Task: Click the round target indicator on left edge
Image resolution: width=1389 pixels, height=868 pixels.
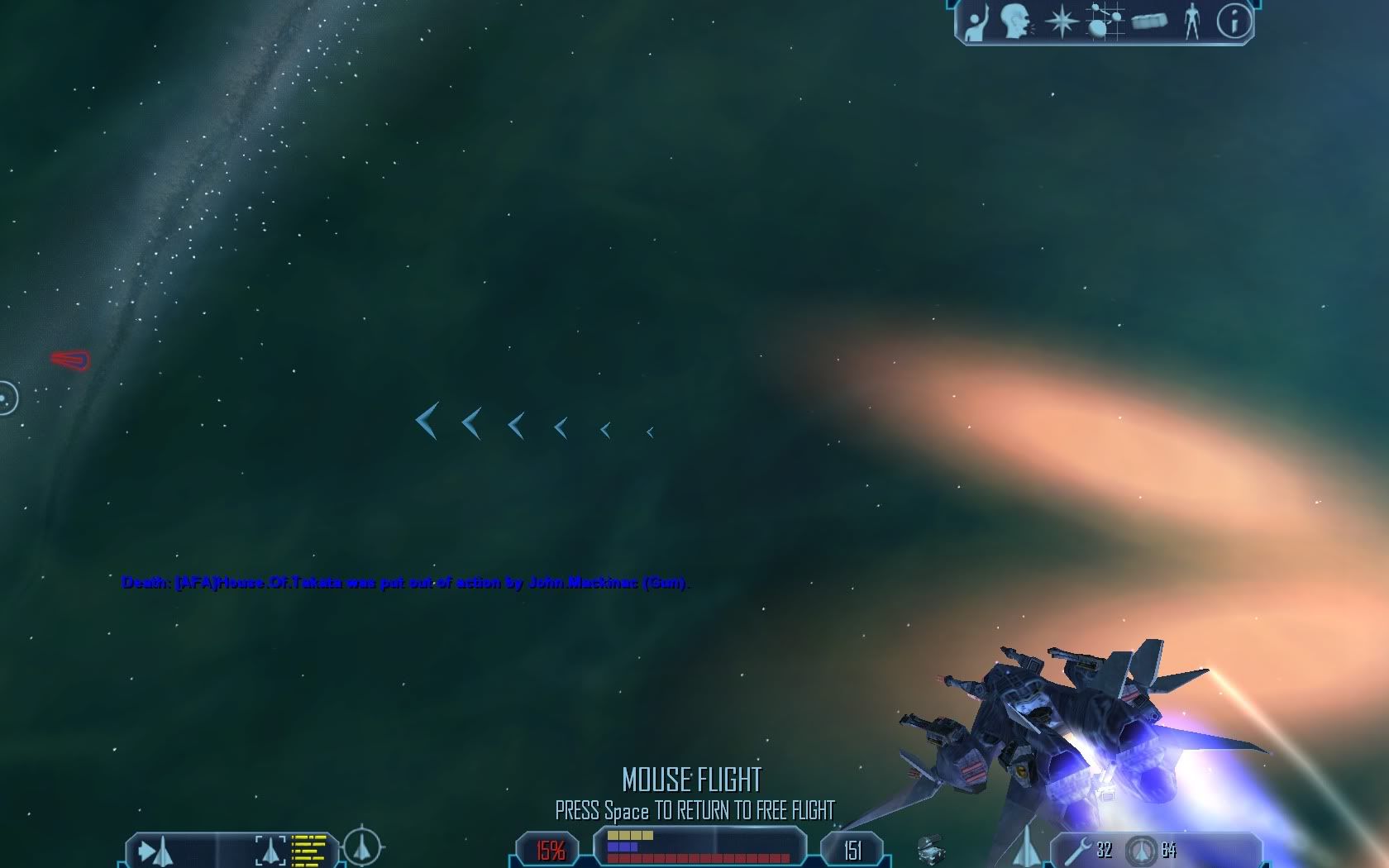Action: coord(7,399)
